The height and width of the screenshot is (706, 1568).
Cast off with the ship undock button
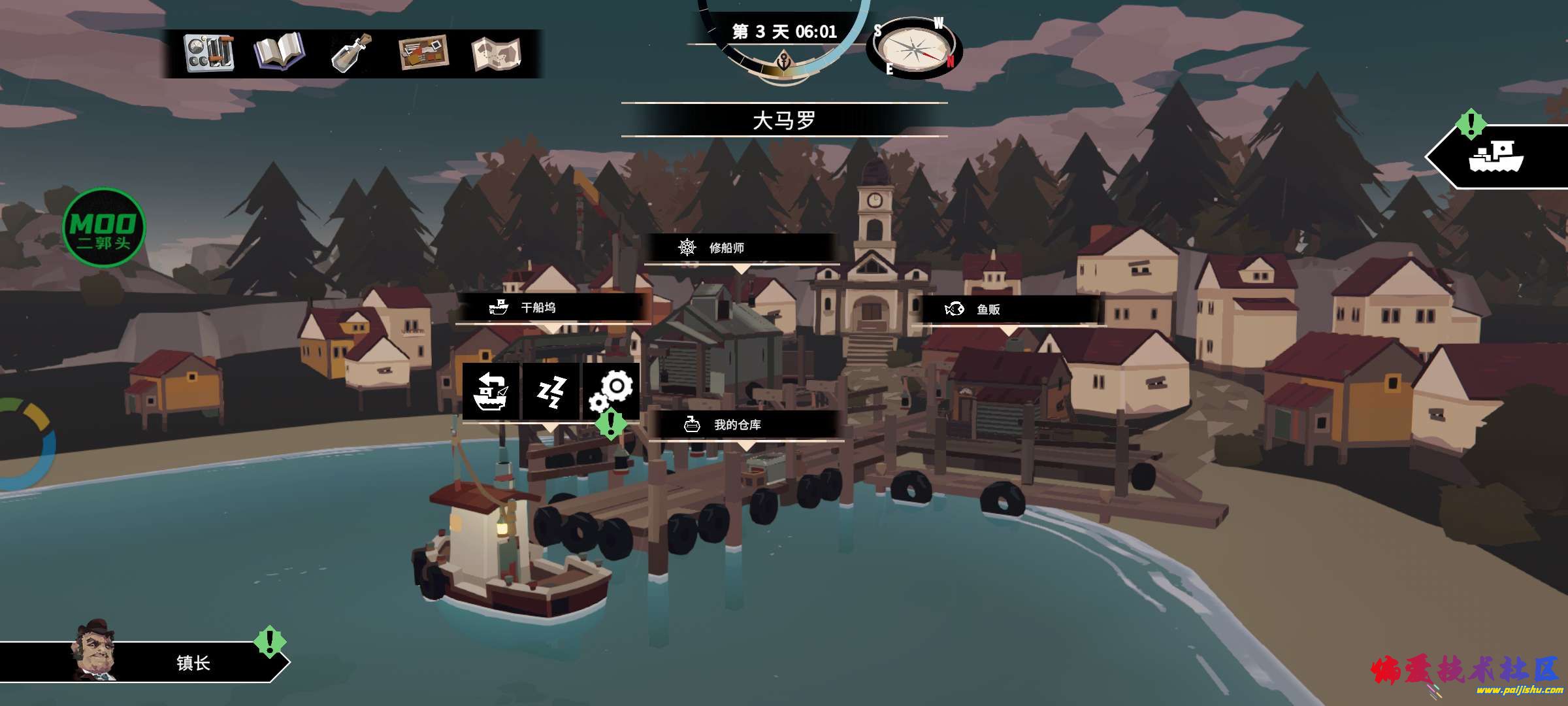coord(491,391)
